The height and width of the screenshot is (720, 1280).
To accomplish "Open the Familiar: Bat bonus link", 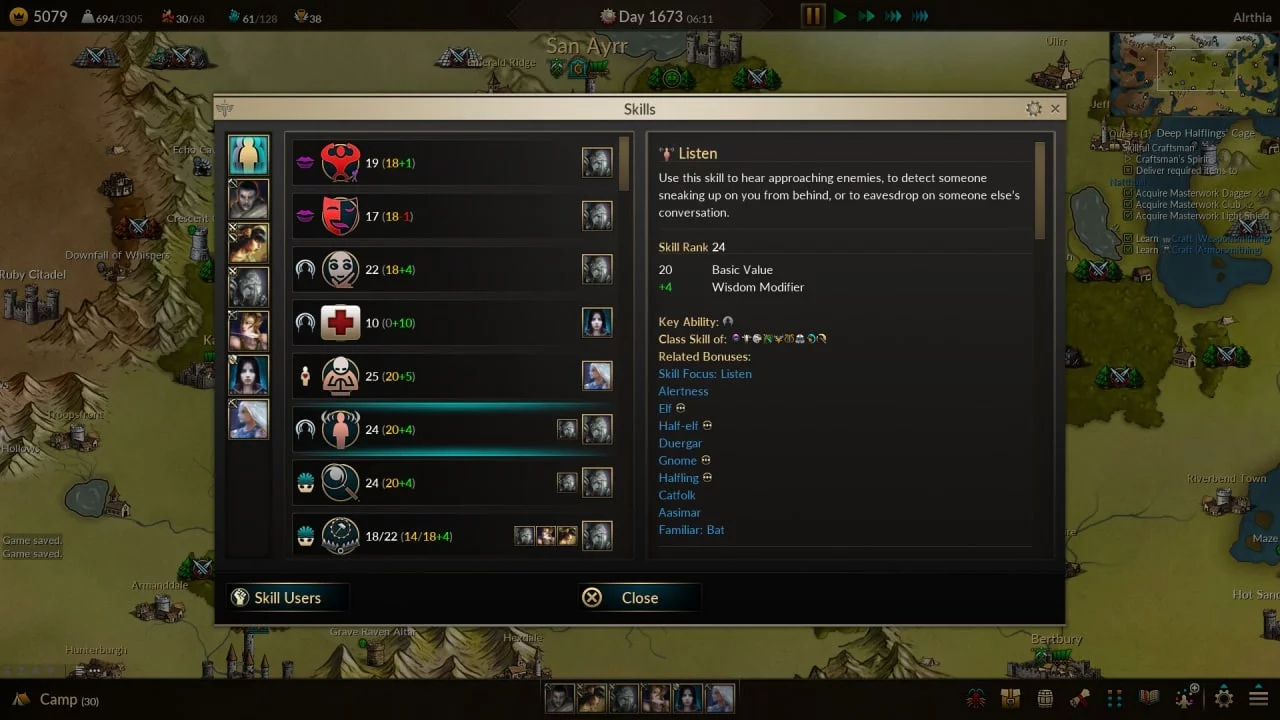I will point(691,530).
